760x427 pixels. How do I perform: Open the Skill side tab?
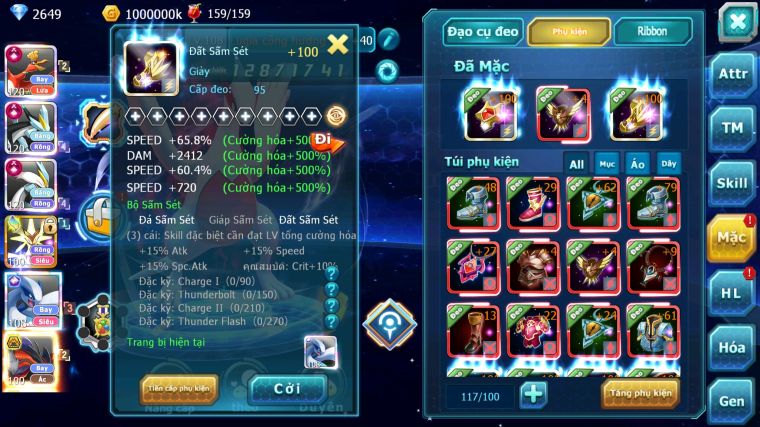733,182
